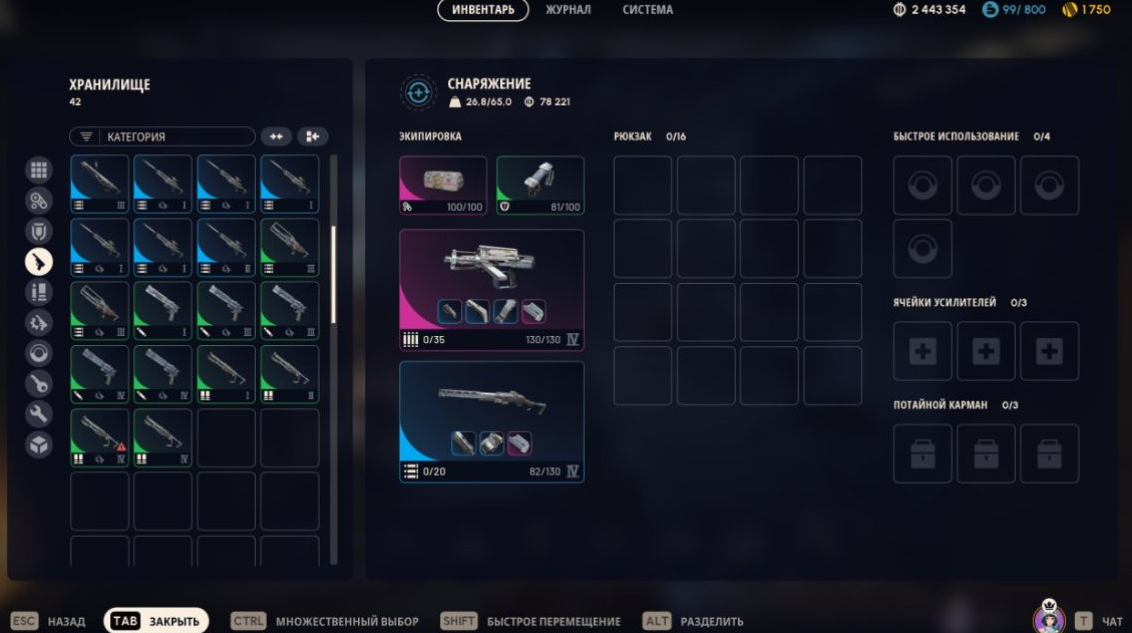Image resolution: width=1132 pixels, height=633 pixels.
Task: Select the equipped shield with 81/100 durability
Action: coord(540,185)
